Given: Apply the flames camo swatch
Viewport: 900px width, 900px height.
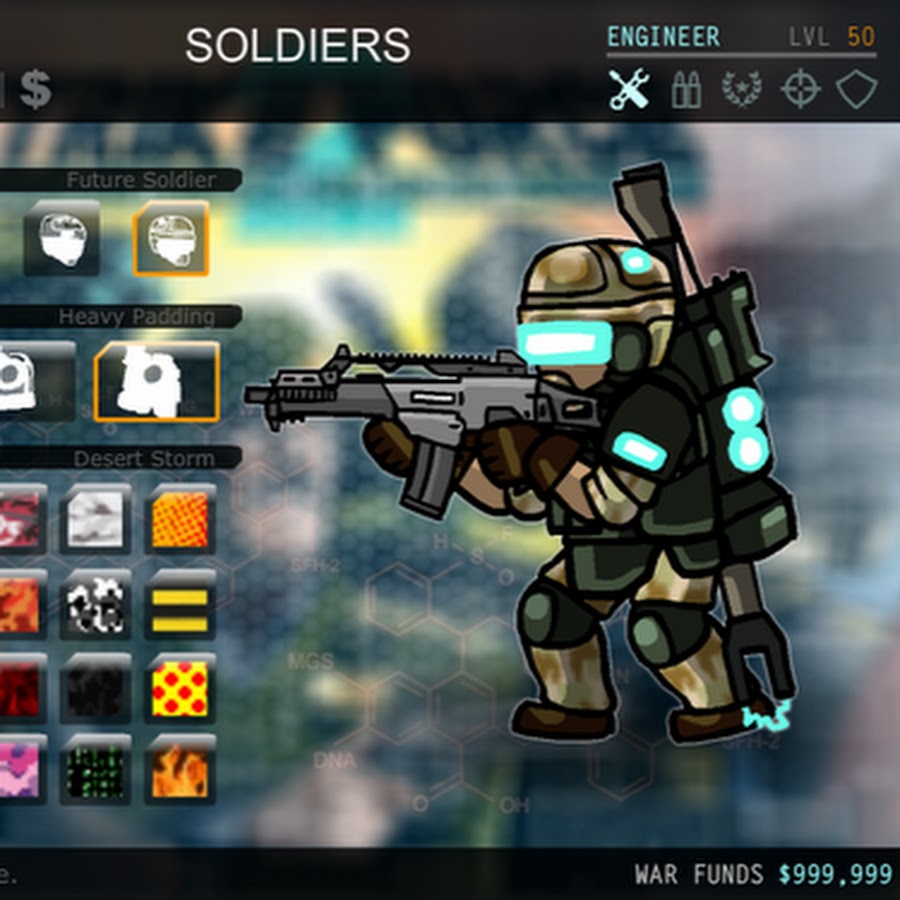Looking at the screenshot, I should 180,771.
